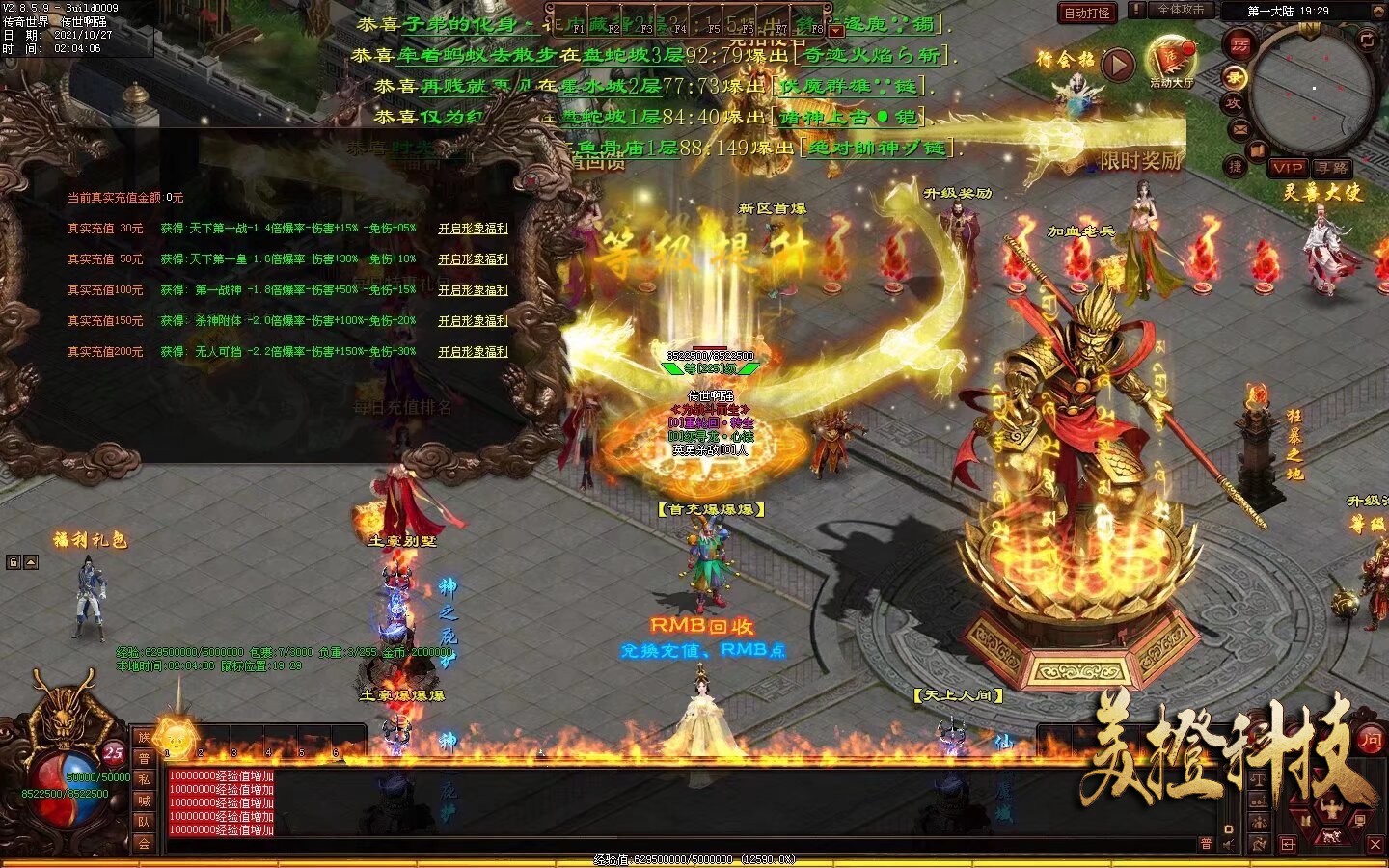1389x868 pixels.
Task: Click the round play arrow button
Action: (1117, 65)
